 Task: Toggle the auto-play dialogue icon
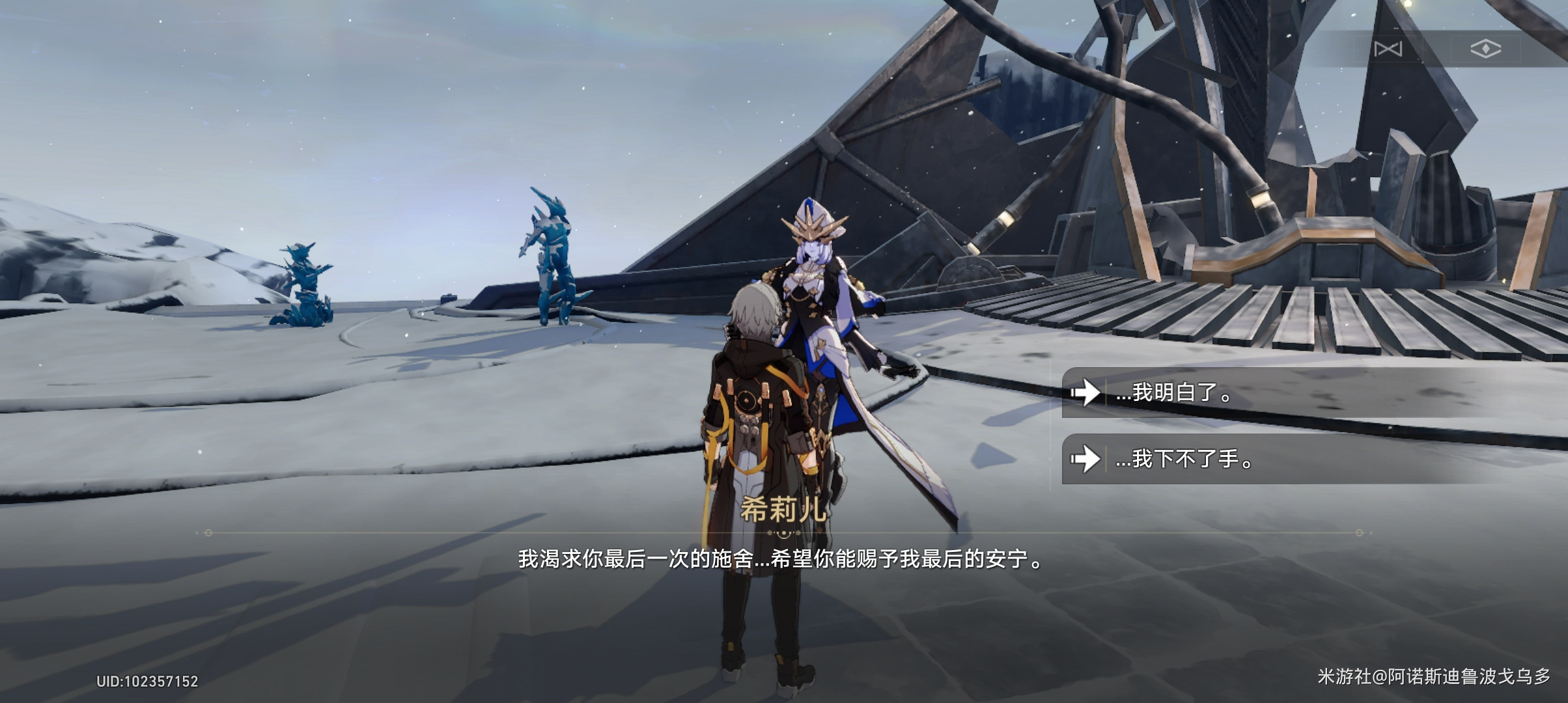click(1388, 49)
